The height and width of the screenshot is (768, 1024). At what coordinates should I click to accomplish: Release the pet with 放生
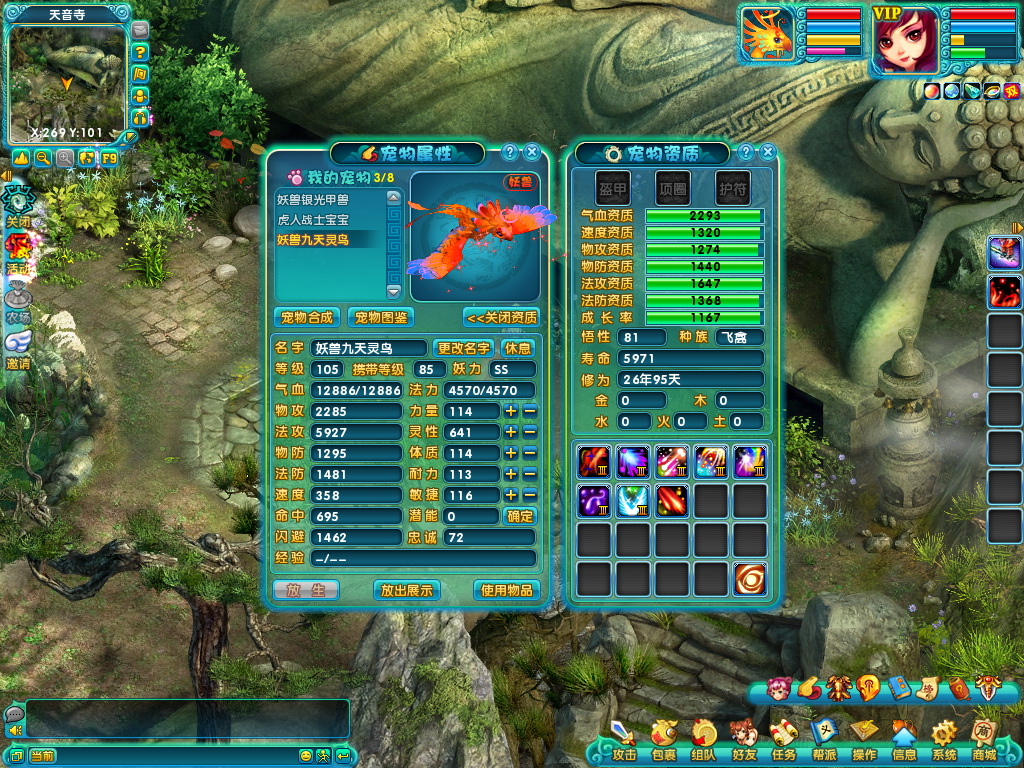coord(306,590)
